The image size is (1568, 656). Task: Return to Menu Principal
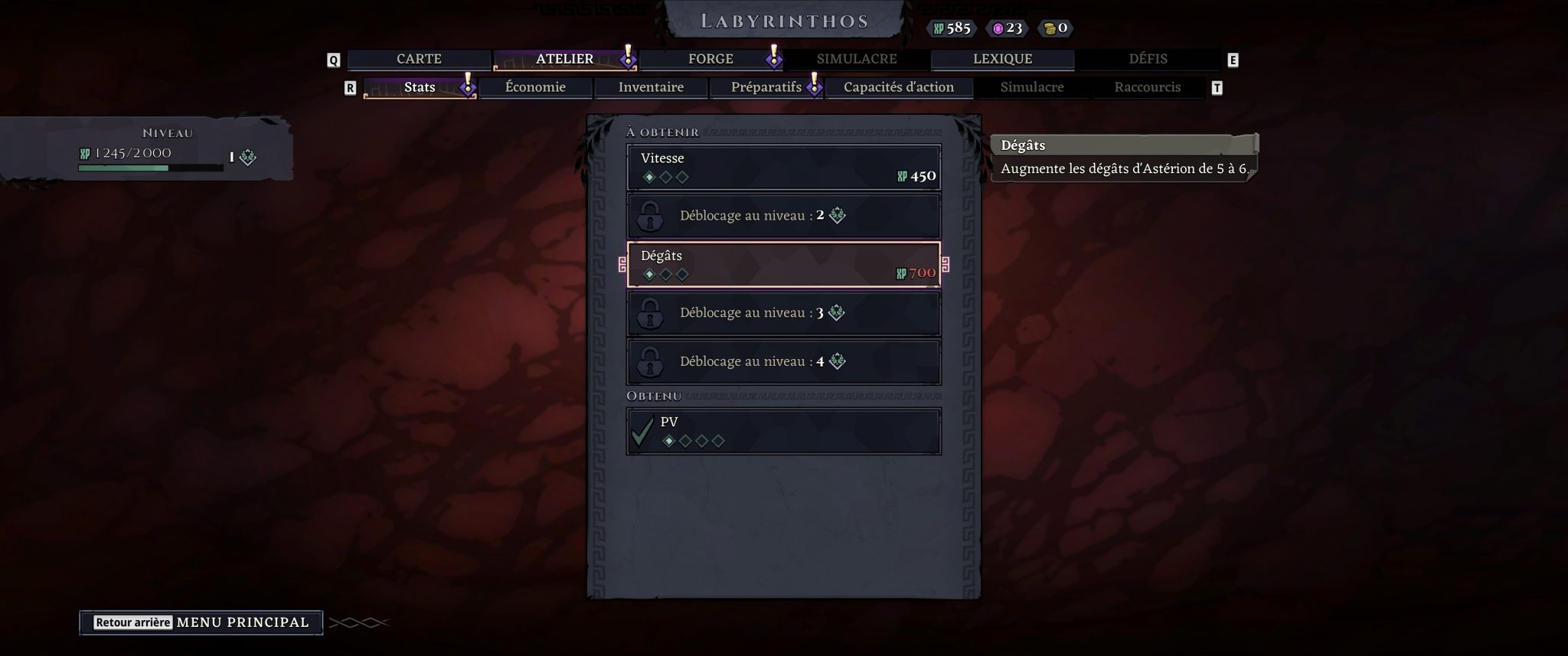[x=201, y=622]
